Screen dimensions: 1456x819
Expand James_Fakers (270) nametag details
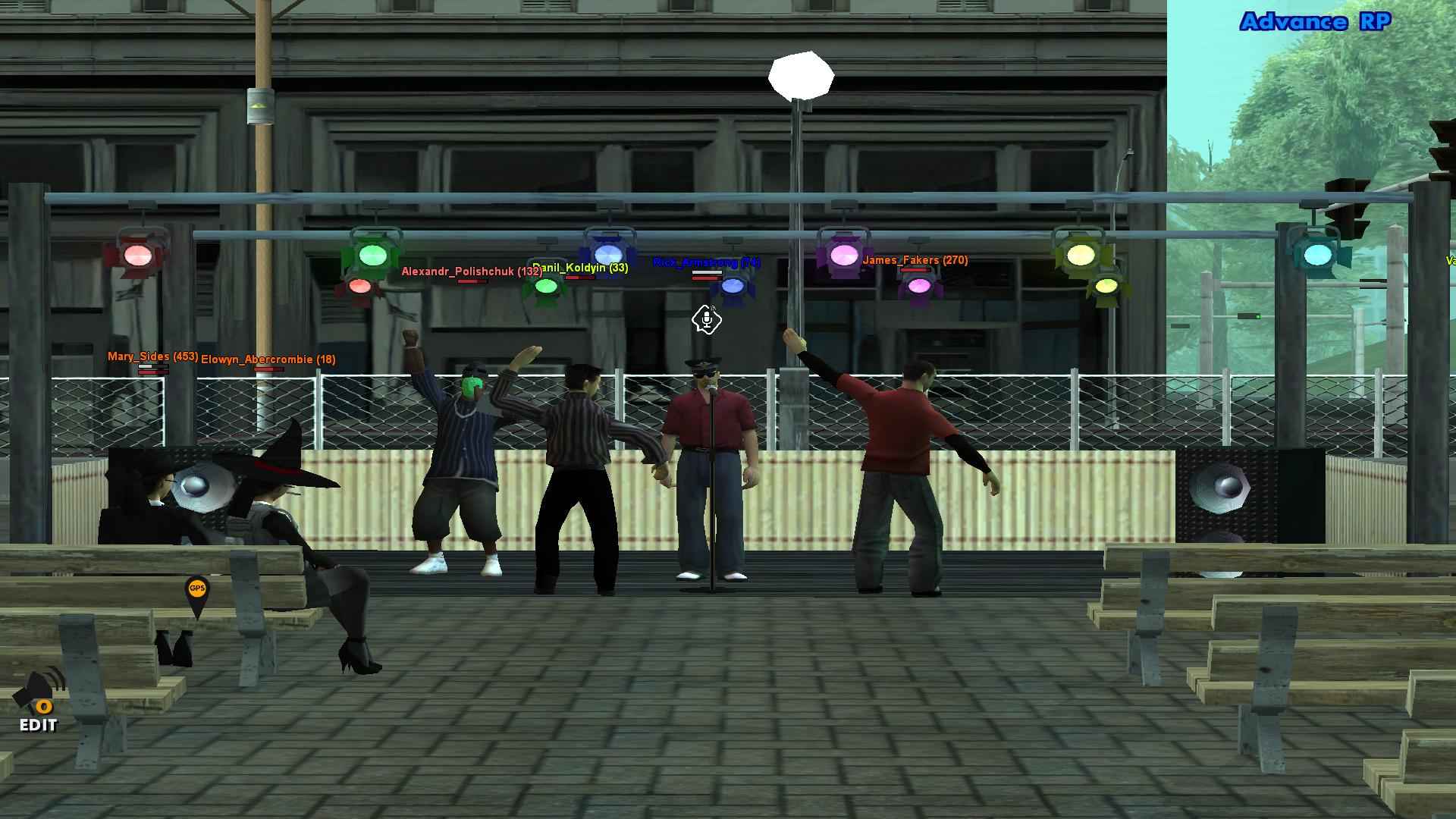pos(915,260)
